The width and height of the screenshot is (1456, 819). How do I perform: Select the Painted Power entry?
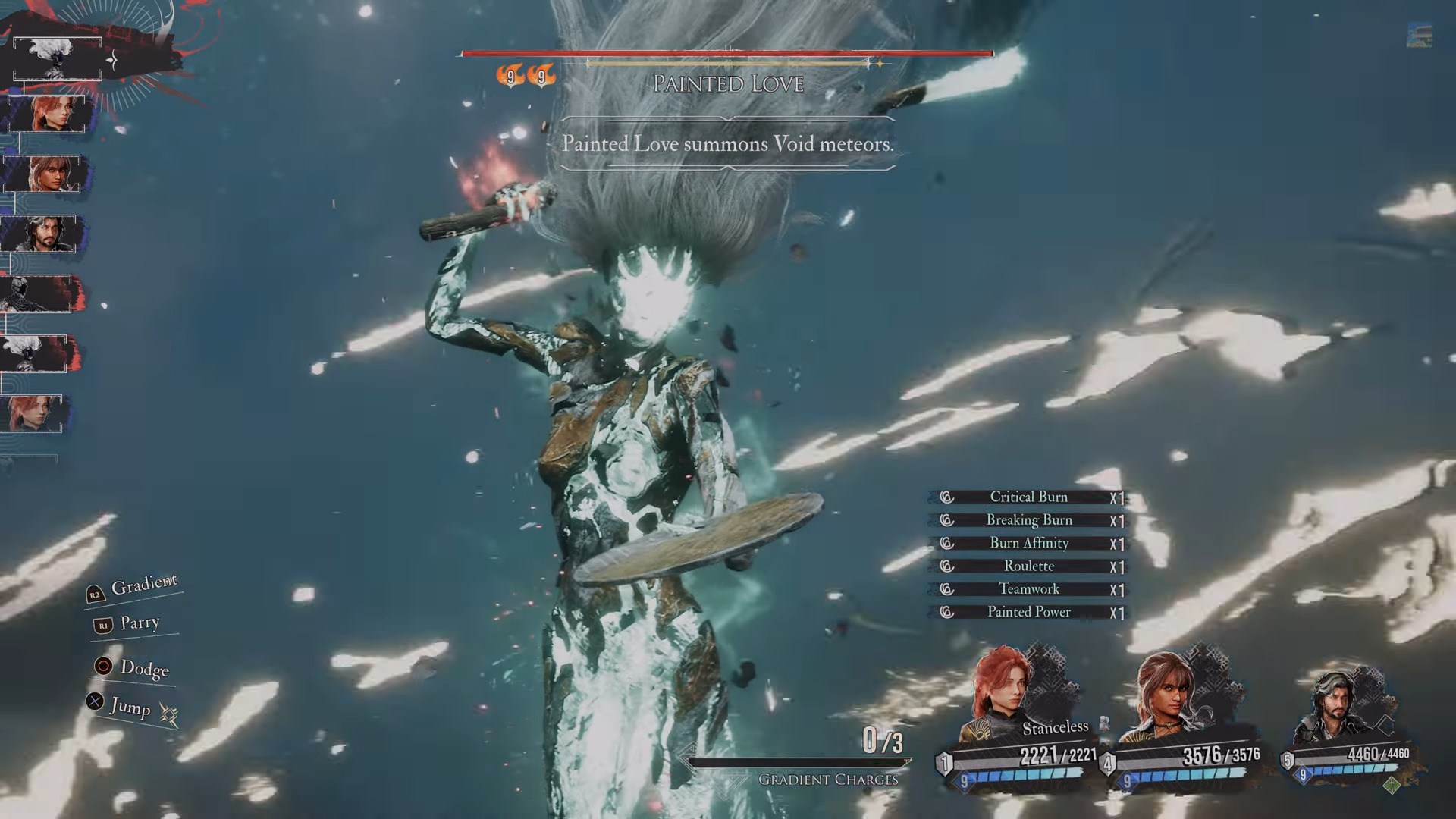pyautogui.click(x=1028, y=612)
